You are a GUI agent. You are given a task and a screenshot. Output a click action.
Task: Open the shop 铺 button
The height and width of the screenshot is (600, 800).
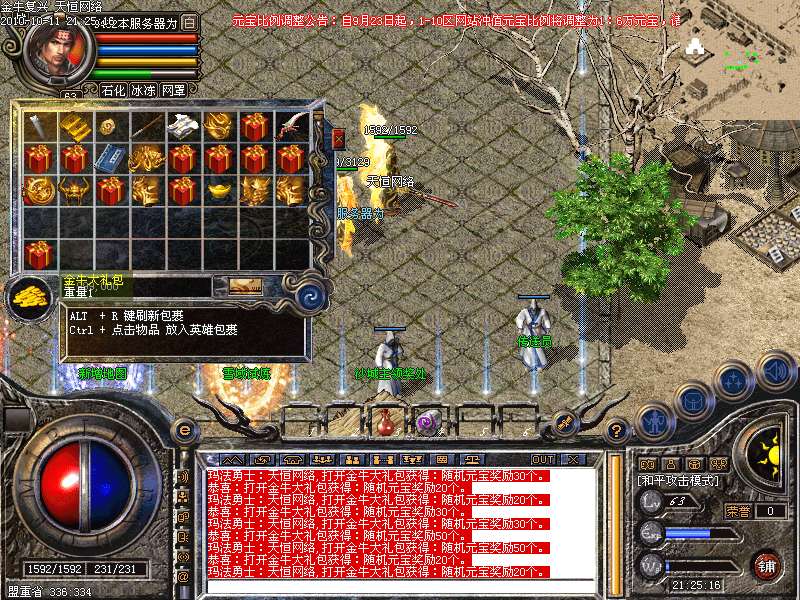click(767, 566)
